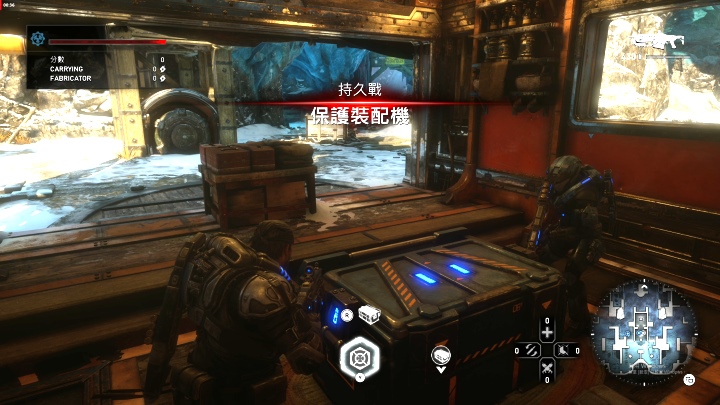Click the fabricator crate icon with arrow
The height and width of the screenshot is (405, 720).
(x=440, y=356)
